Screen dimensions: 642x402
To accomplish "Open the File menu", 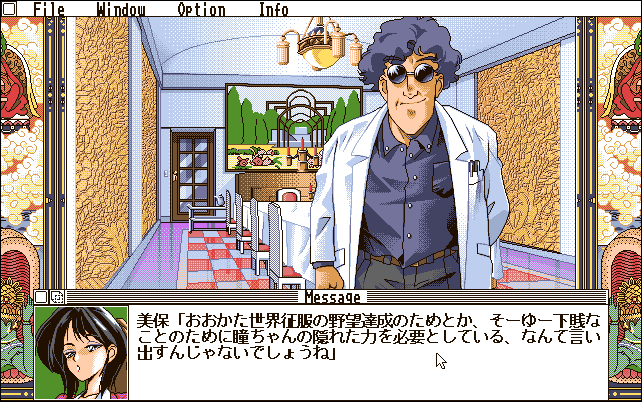I will point(48,10).
